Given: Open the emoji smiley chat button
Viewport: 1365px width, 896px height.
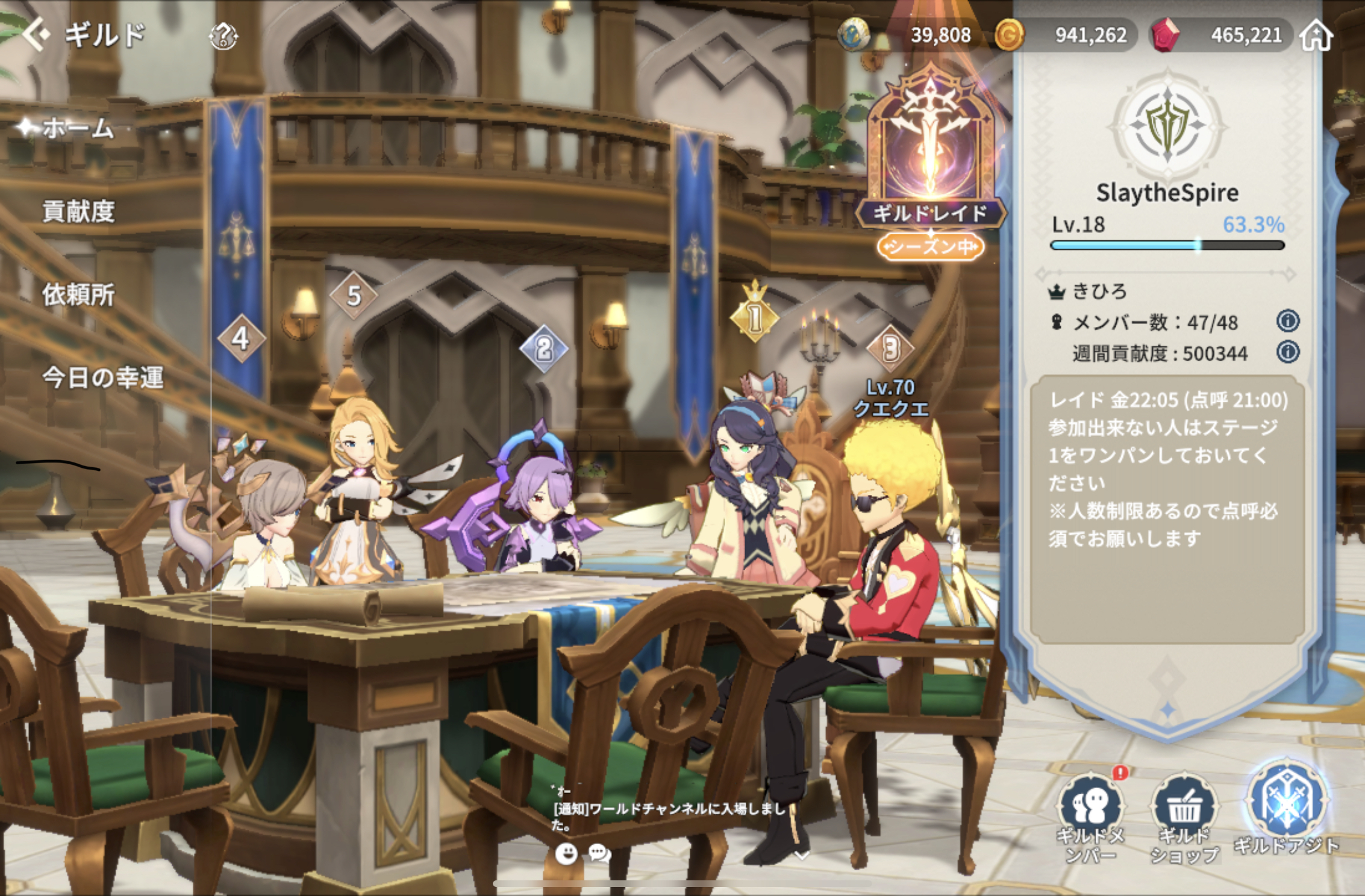Looking at the screenshot, I should tap(566, 853).
